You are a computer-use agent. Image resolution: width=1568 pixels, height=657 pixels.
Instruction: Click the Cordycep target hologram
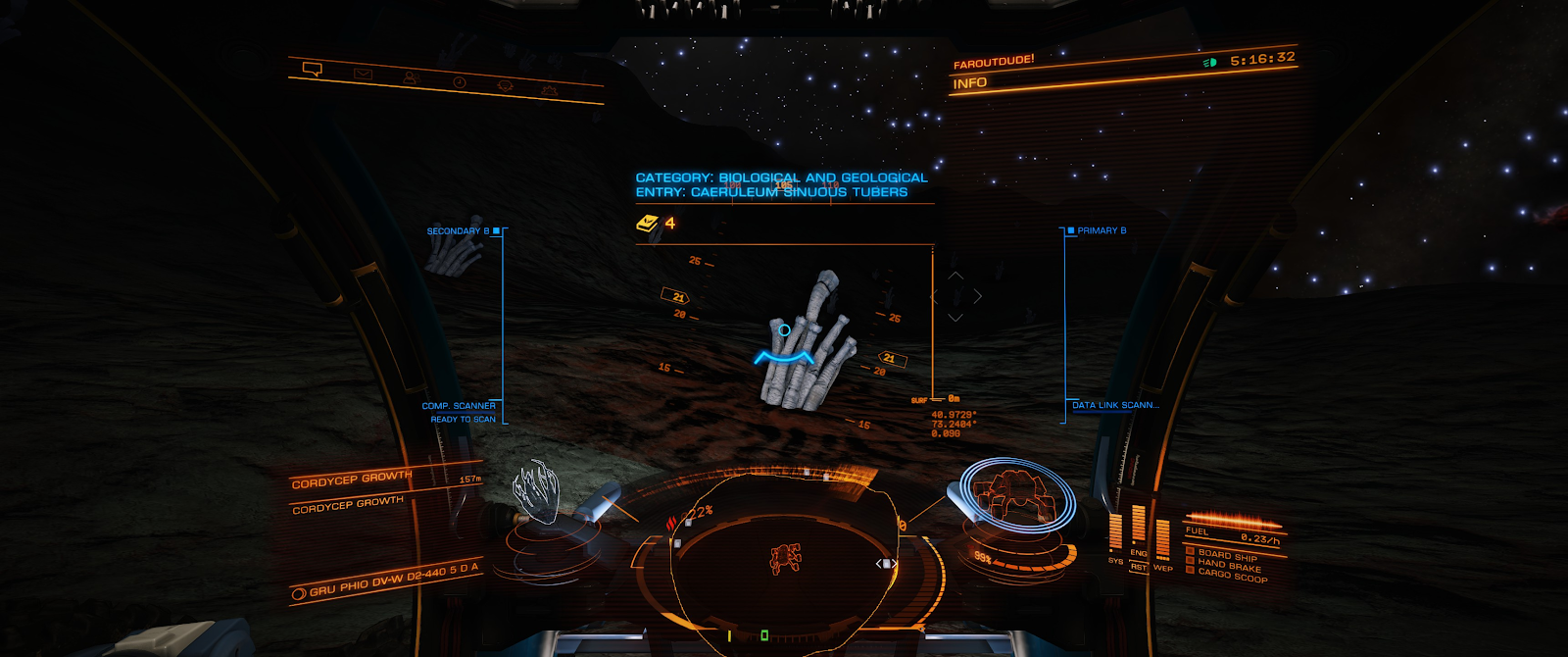[536, 491]
